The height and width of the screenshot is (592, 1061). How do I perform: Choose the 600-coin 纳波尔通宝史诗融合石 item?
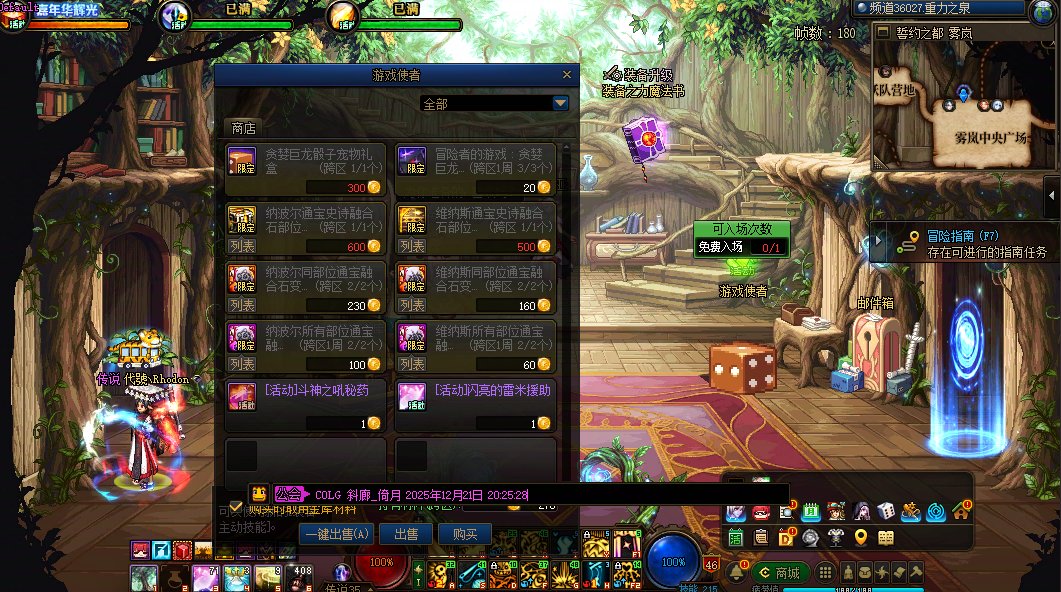point(305,229)
